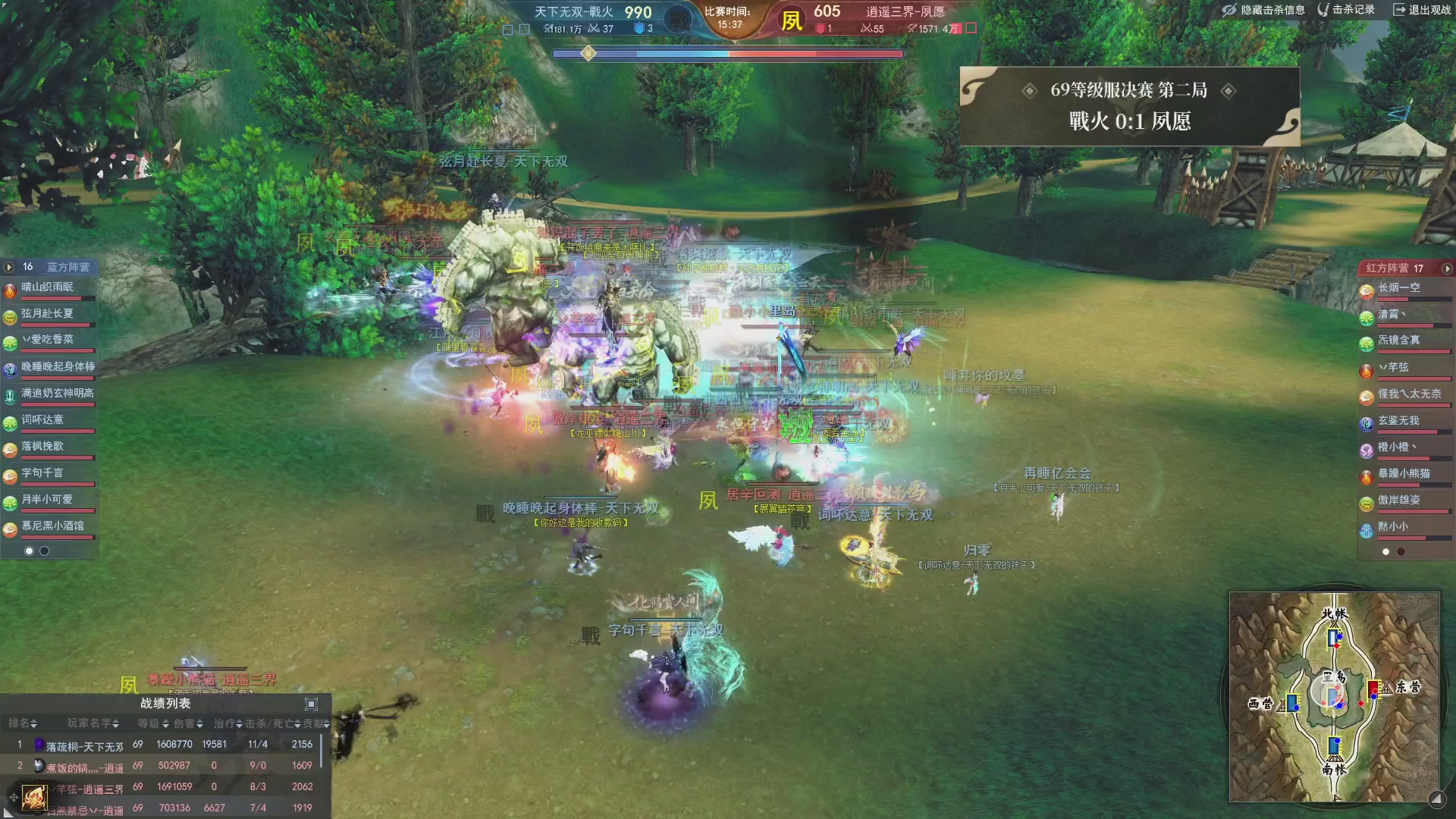Sort scoreboard by 伤害 damage column
Image resolution: width=1456 pixels, height=819 pixels.
click(188, 723)
